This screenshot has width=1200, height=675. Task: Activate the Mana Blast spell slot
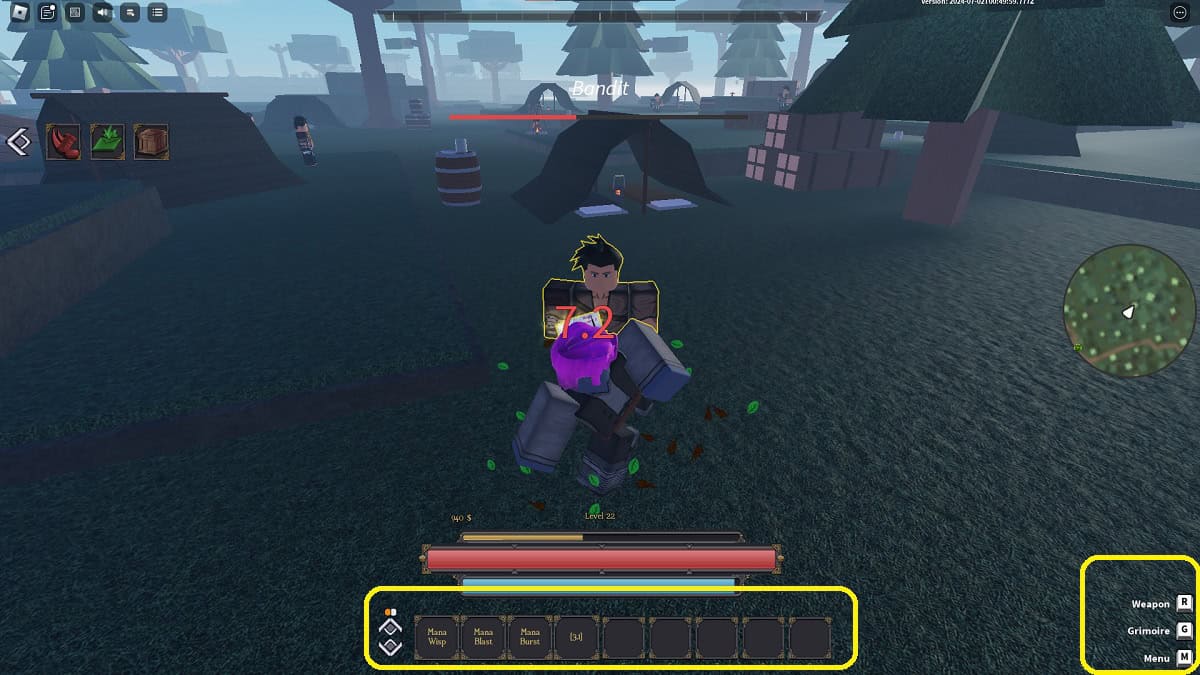click(x=483, y=637)
